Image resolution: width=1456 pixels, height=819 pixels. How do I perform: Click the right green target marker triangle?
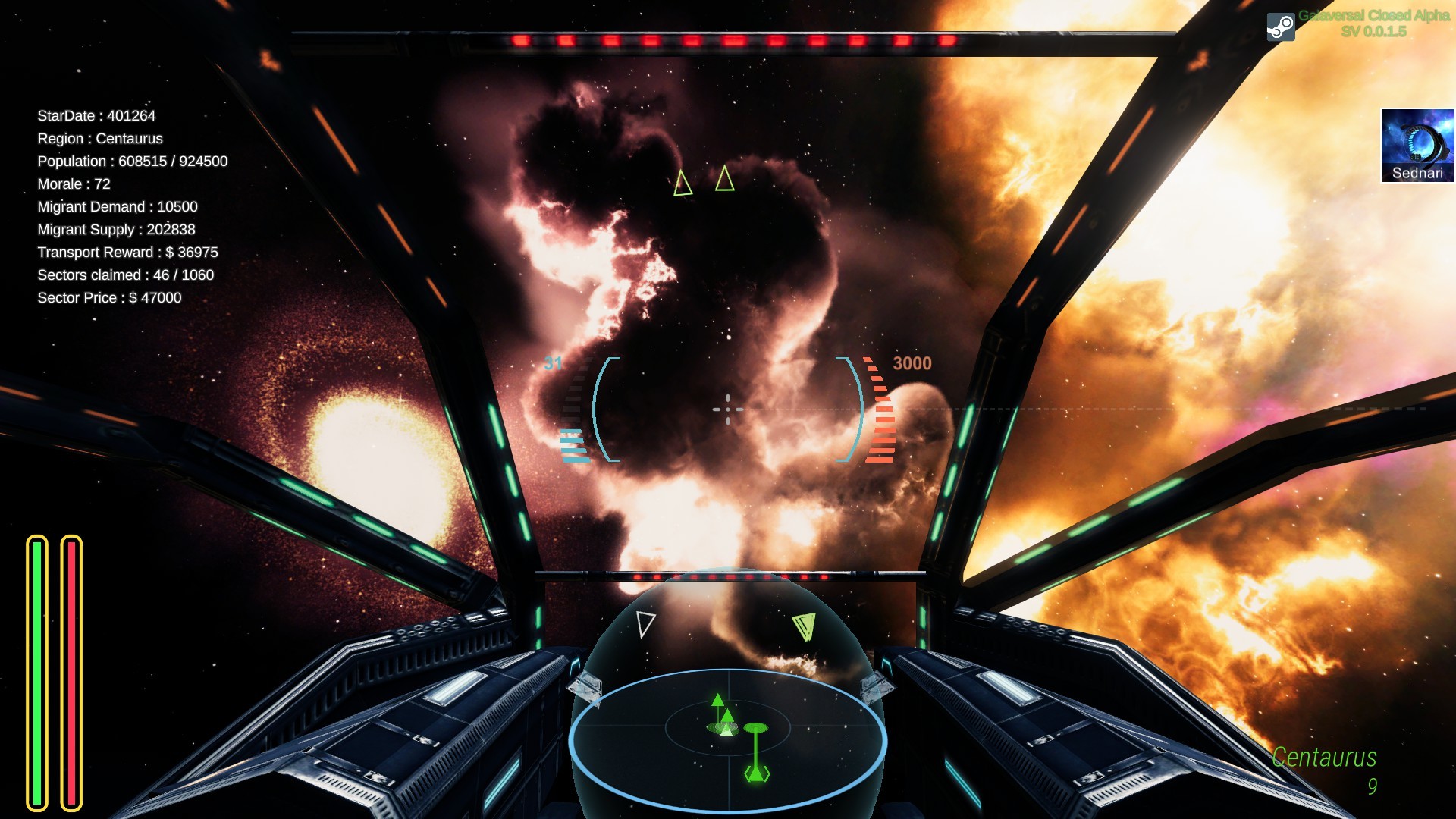coord(725,180)
